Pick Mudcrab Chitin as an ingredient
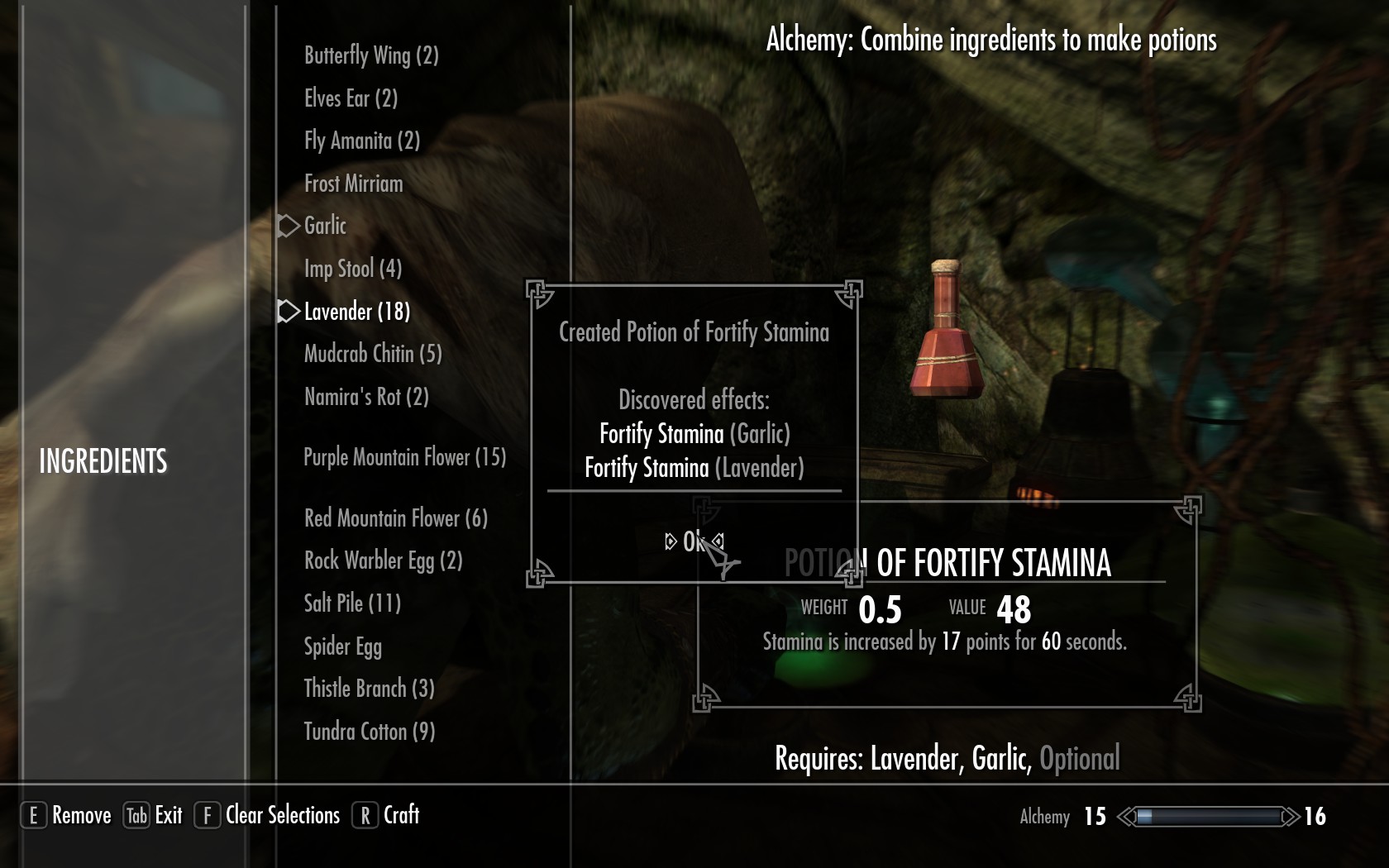This screenshot has width=1389, height=868. [372, 354]
